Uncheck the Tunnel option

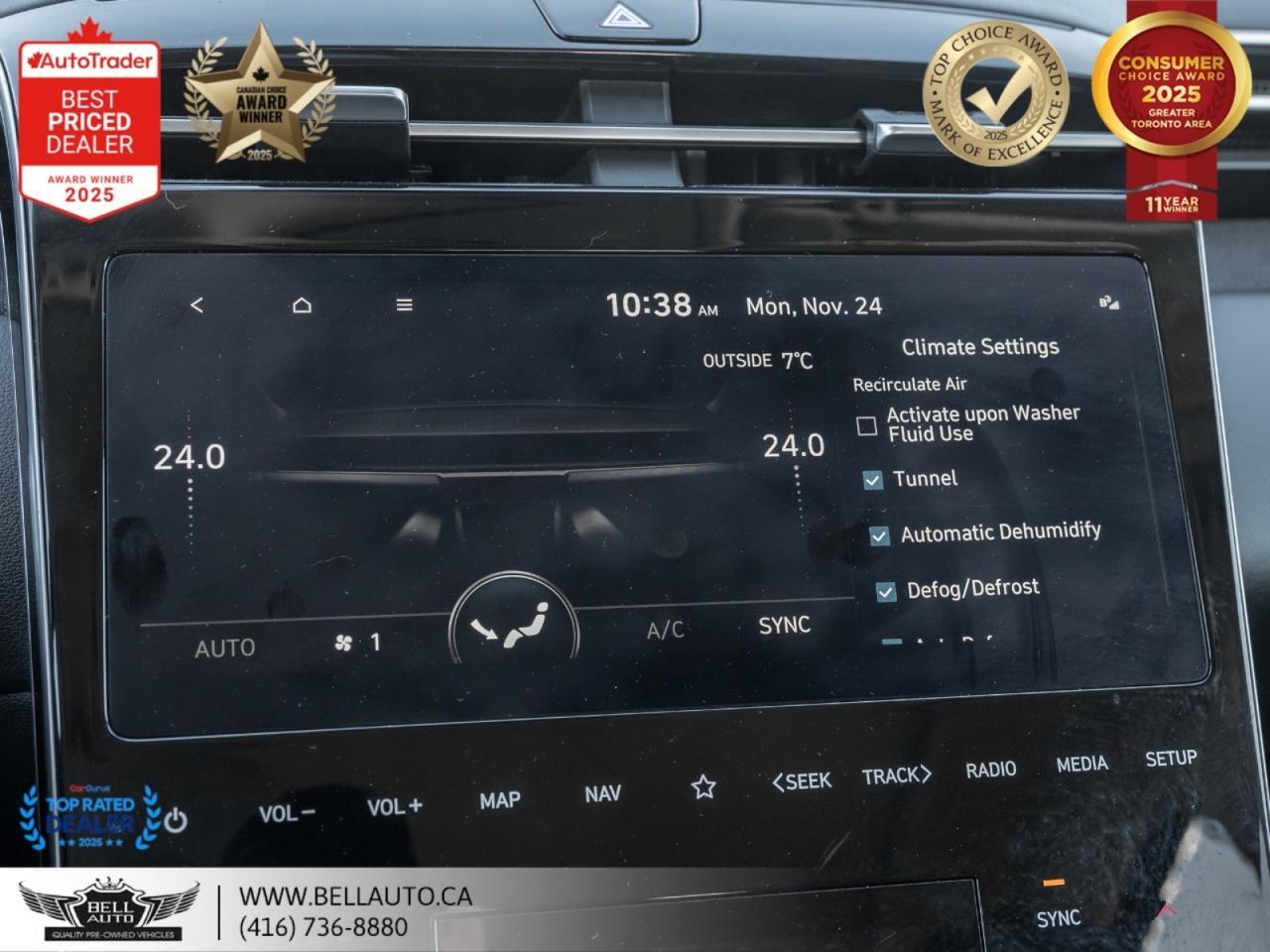click(873, 480)
